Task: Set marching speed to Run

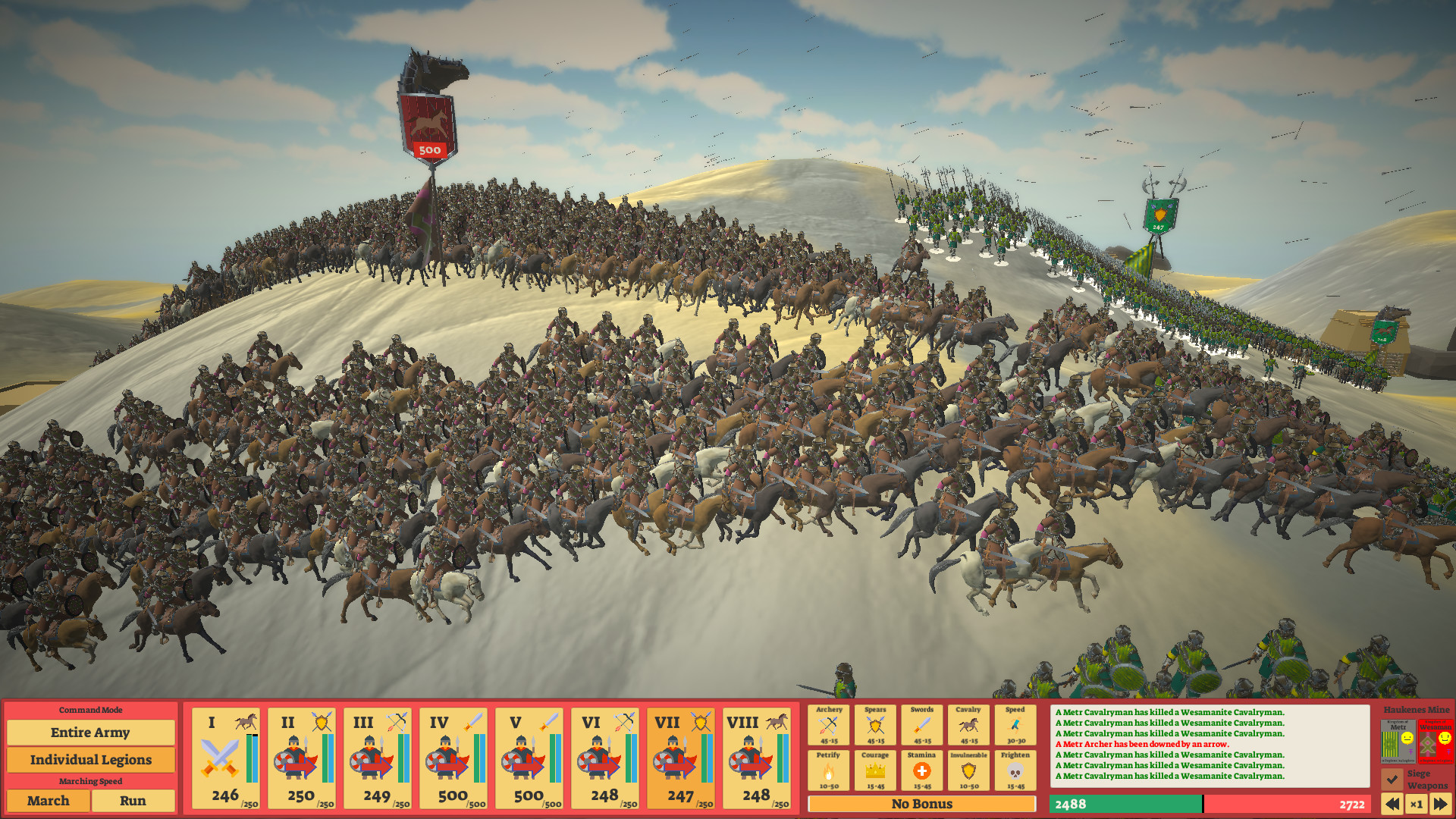Action: (x=133, y=801)
